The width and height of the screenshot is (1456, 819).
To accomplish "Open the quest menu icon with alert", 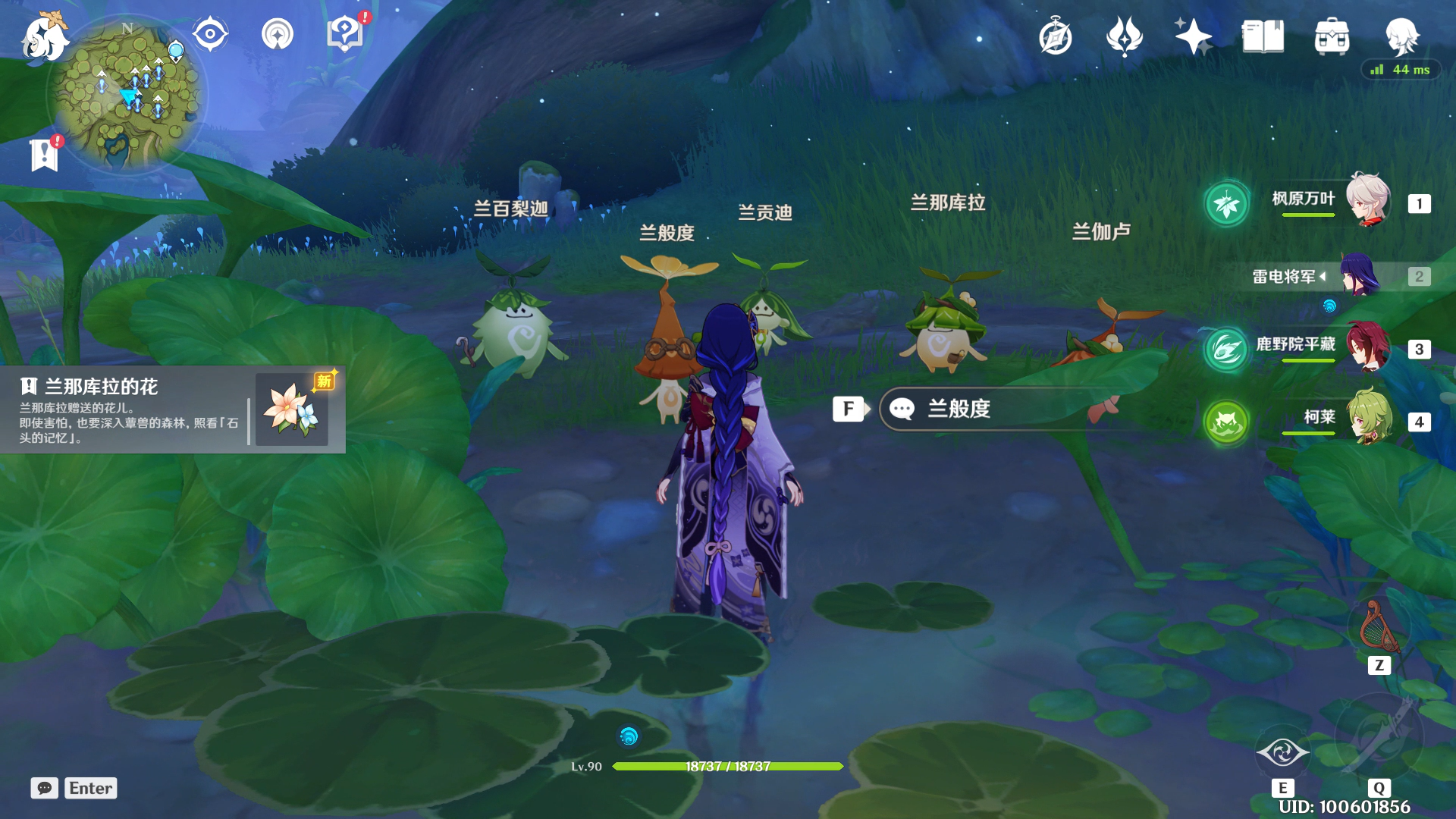I will tap(345, 34).
